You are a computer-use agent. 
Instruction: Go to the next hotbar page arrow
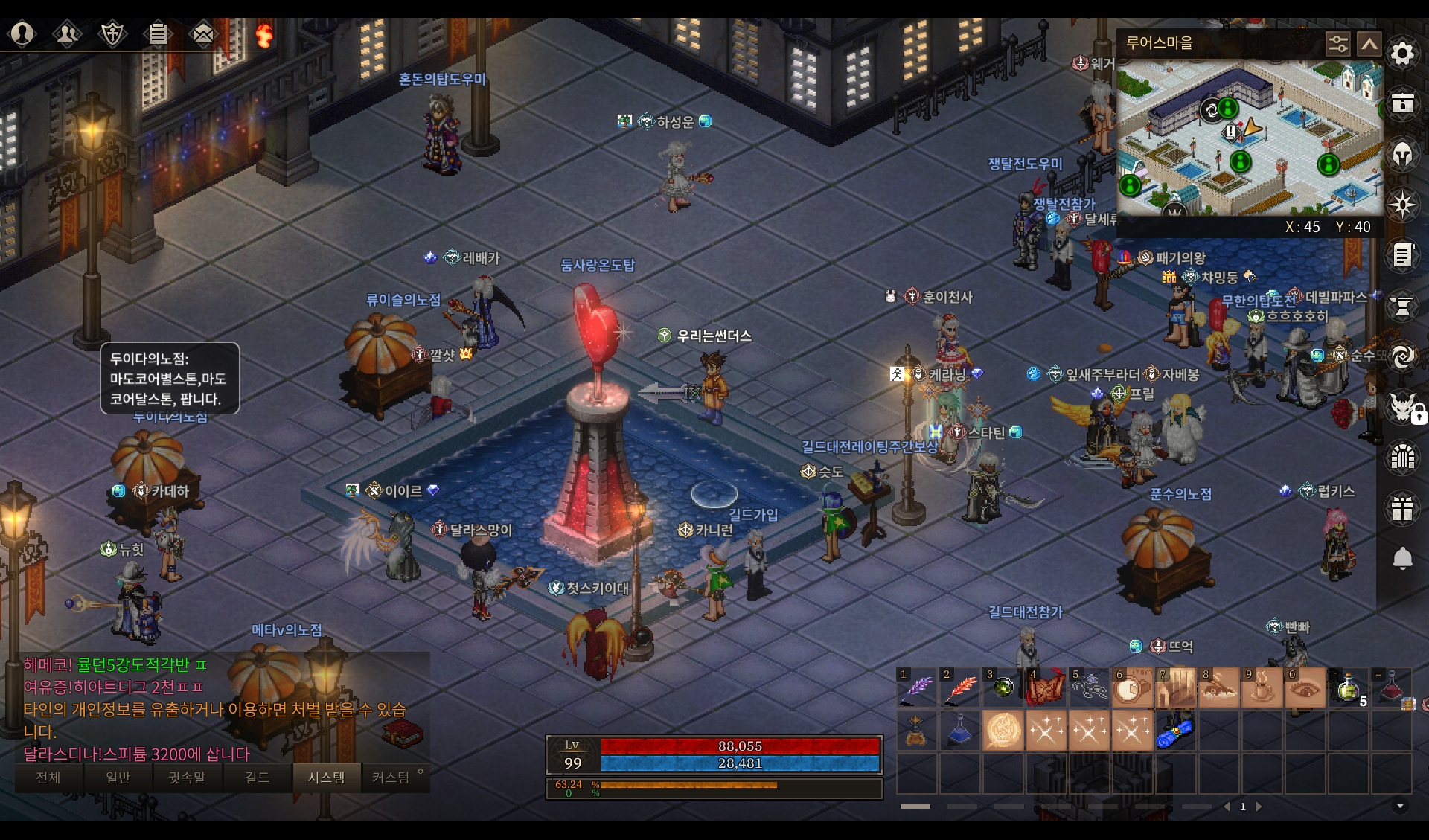pyautogui.click(x=1259, y=807)
